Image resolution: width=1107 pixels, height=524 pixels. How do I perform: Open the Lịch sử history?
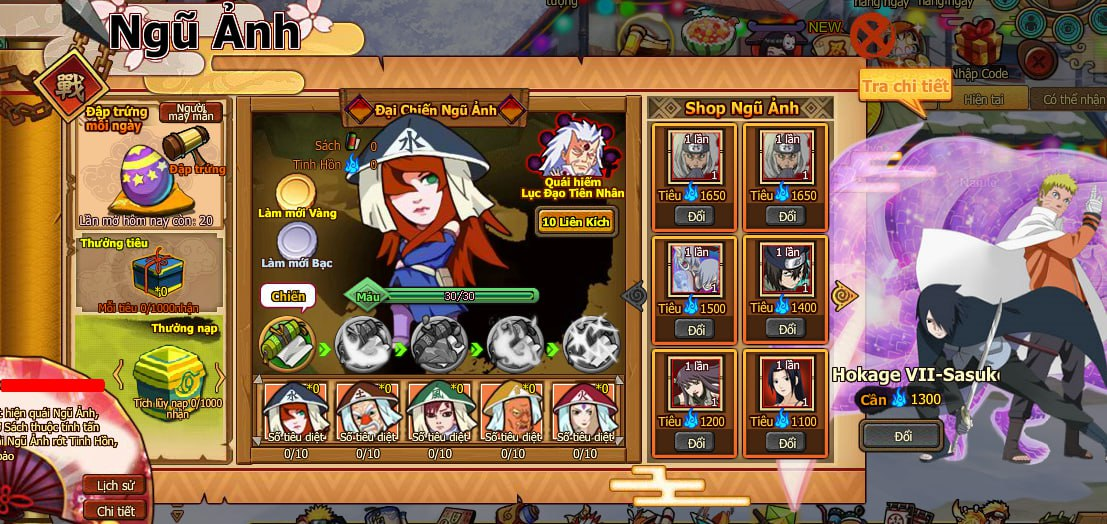click(x=115, y=485)
